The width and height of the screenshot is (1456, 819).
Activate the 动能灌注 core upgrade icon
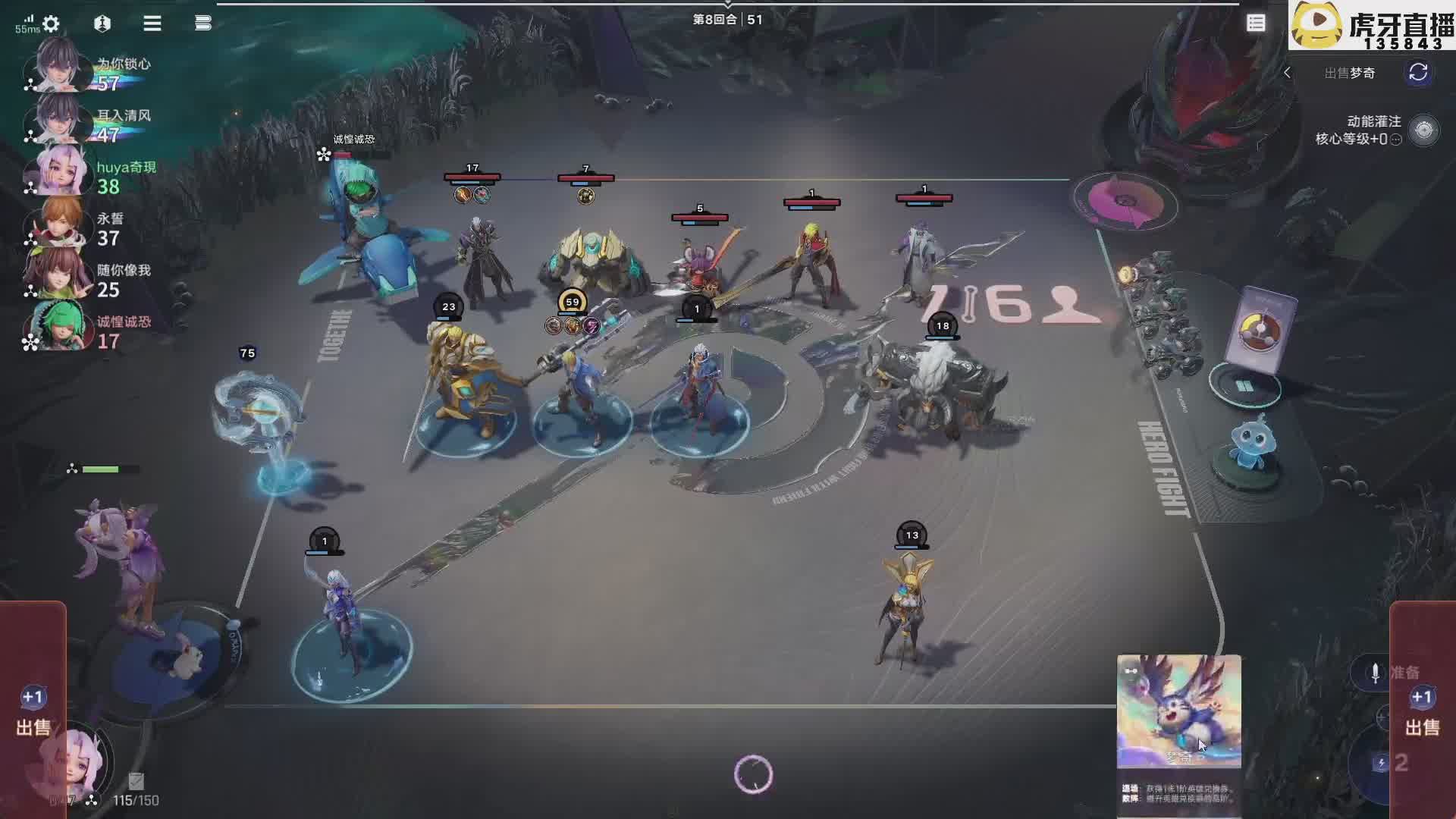point(1423,130)
